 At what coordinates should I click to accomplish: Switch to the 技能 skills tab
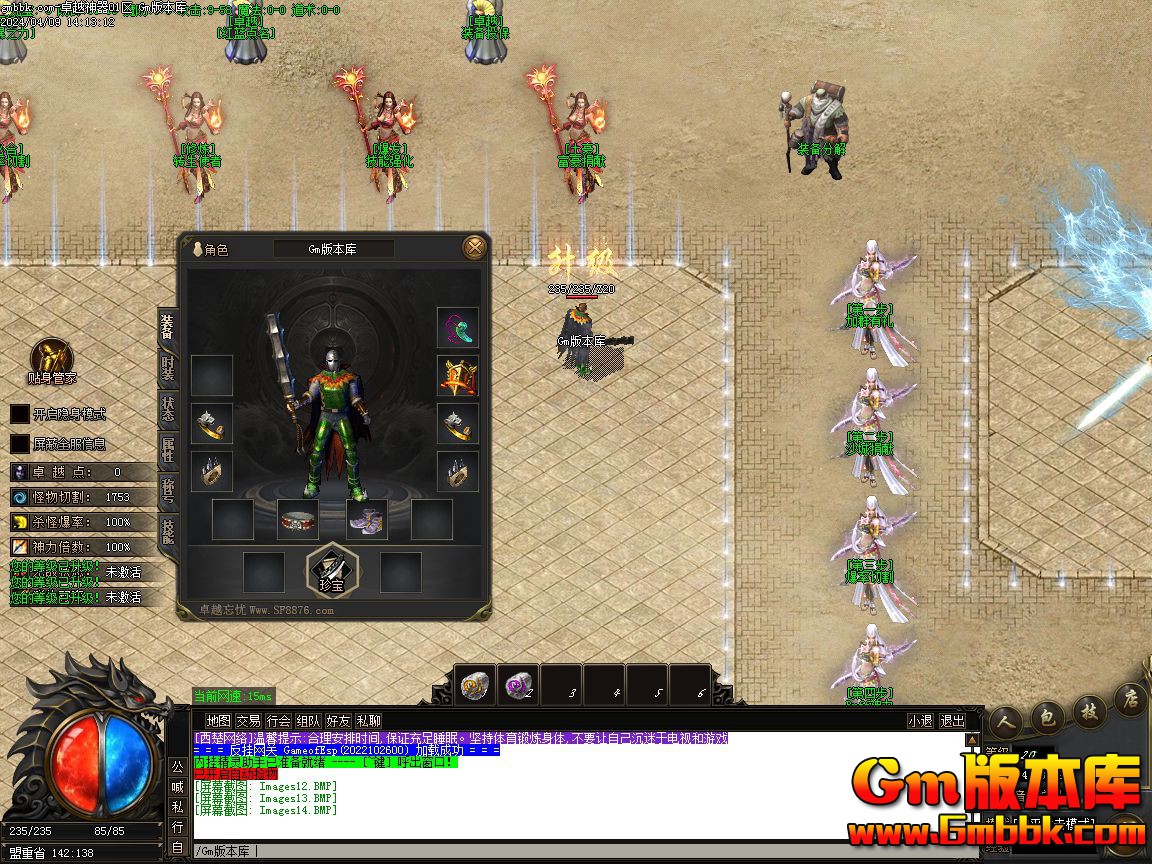click(x=168, y=531)
